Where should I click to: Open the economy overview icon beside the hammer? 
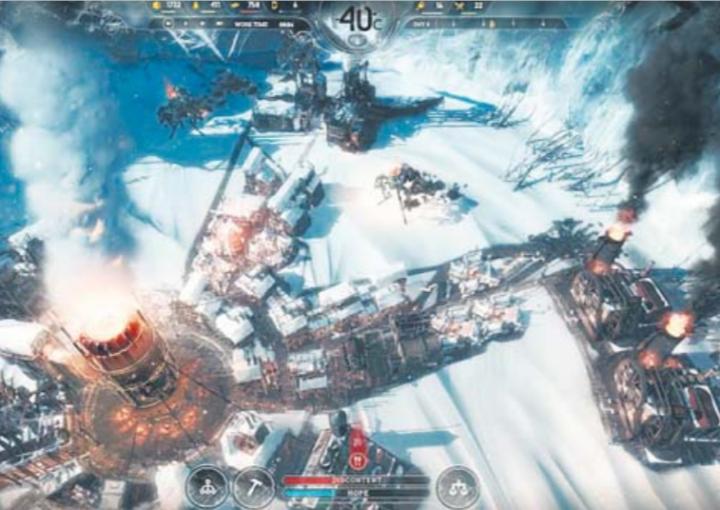206,487
